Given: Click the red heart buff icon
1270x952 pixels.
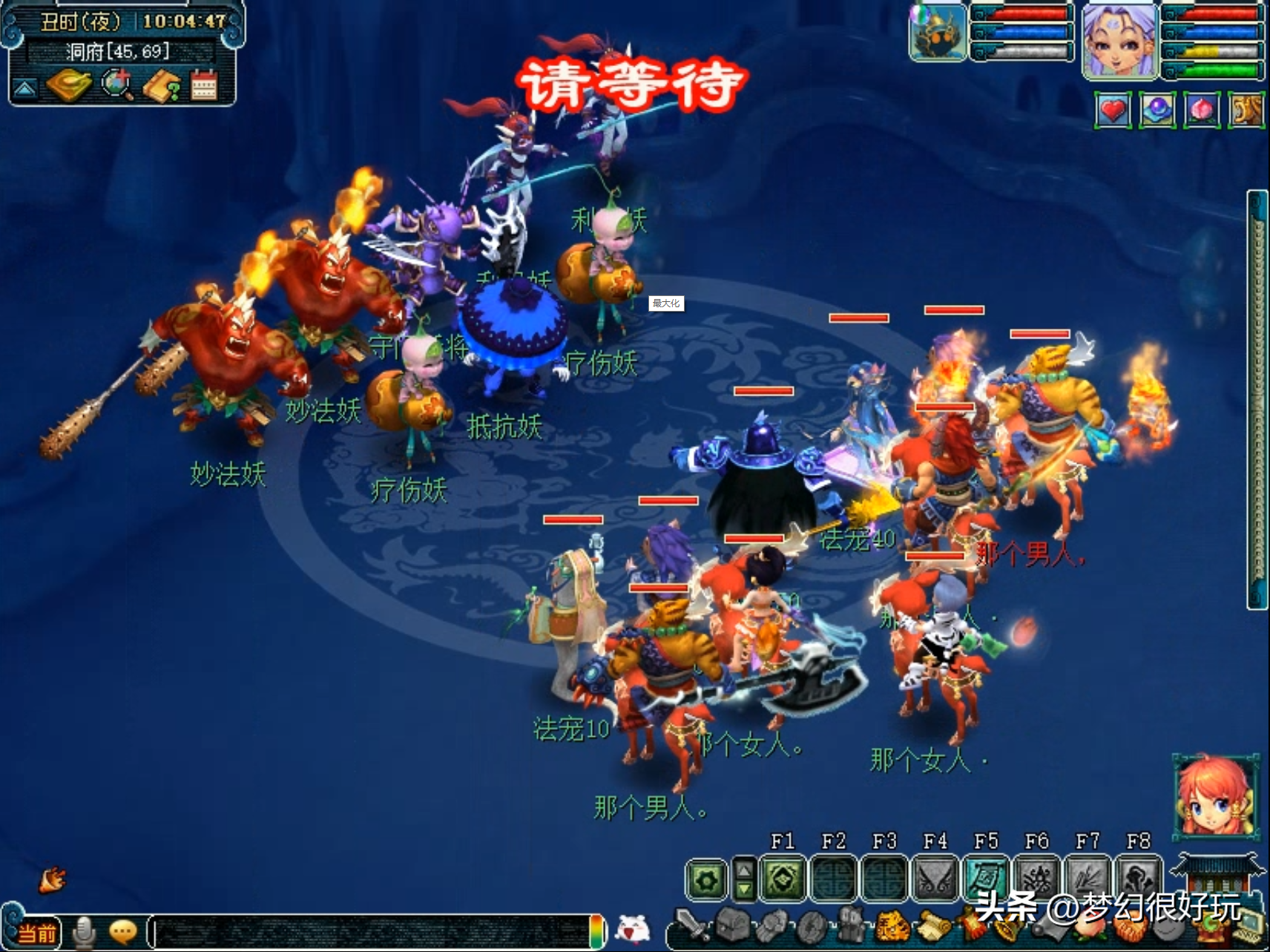Looking at the screenshot, I should pos(1113,111).
